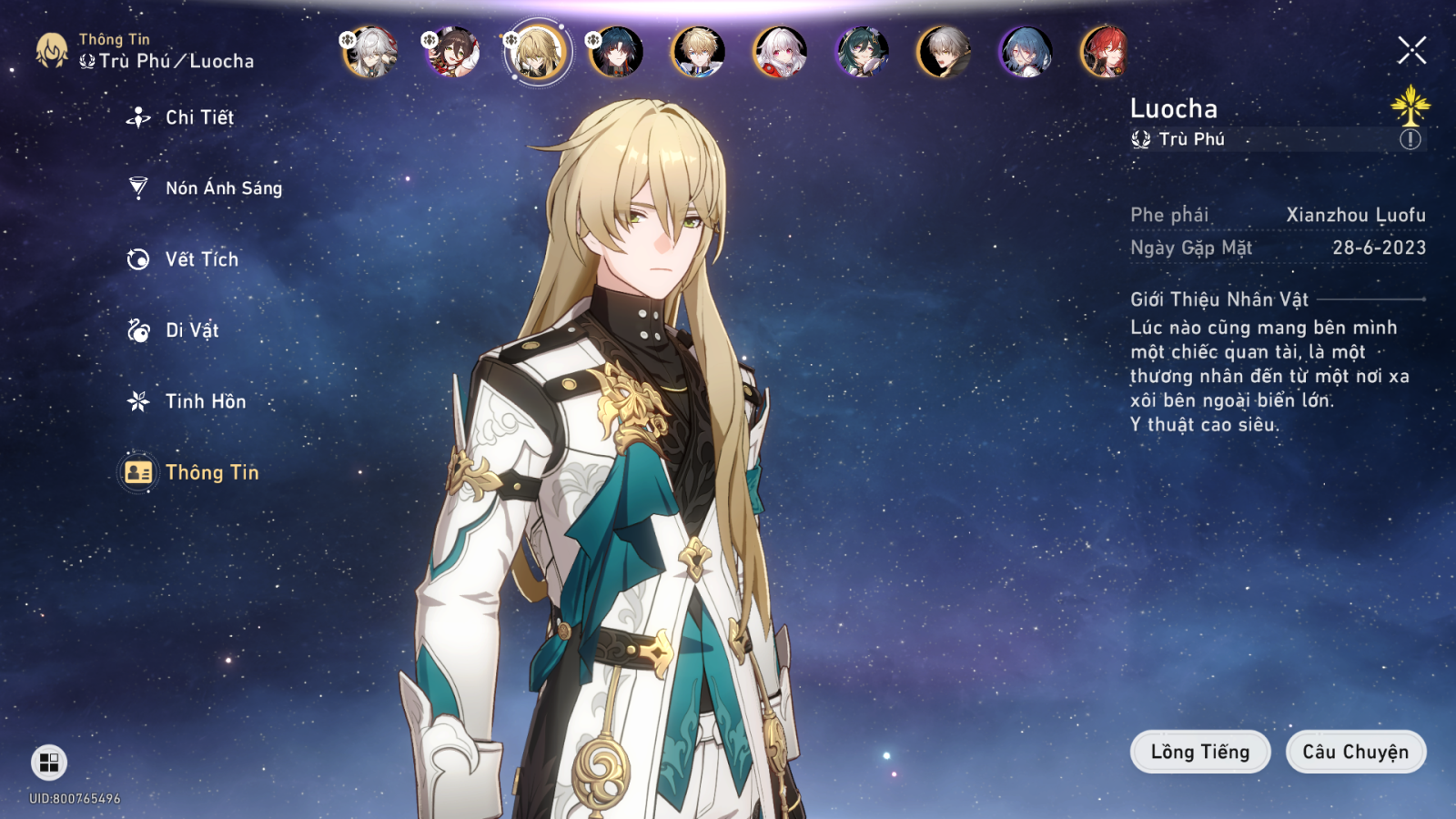Select the Nón Ánh Sáng light cone menu
Viewport: 1456px width, 819px height.
223,188
